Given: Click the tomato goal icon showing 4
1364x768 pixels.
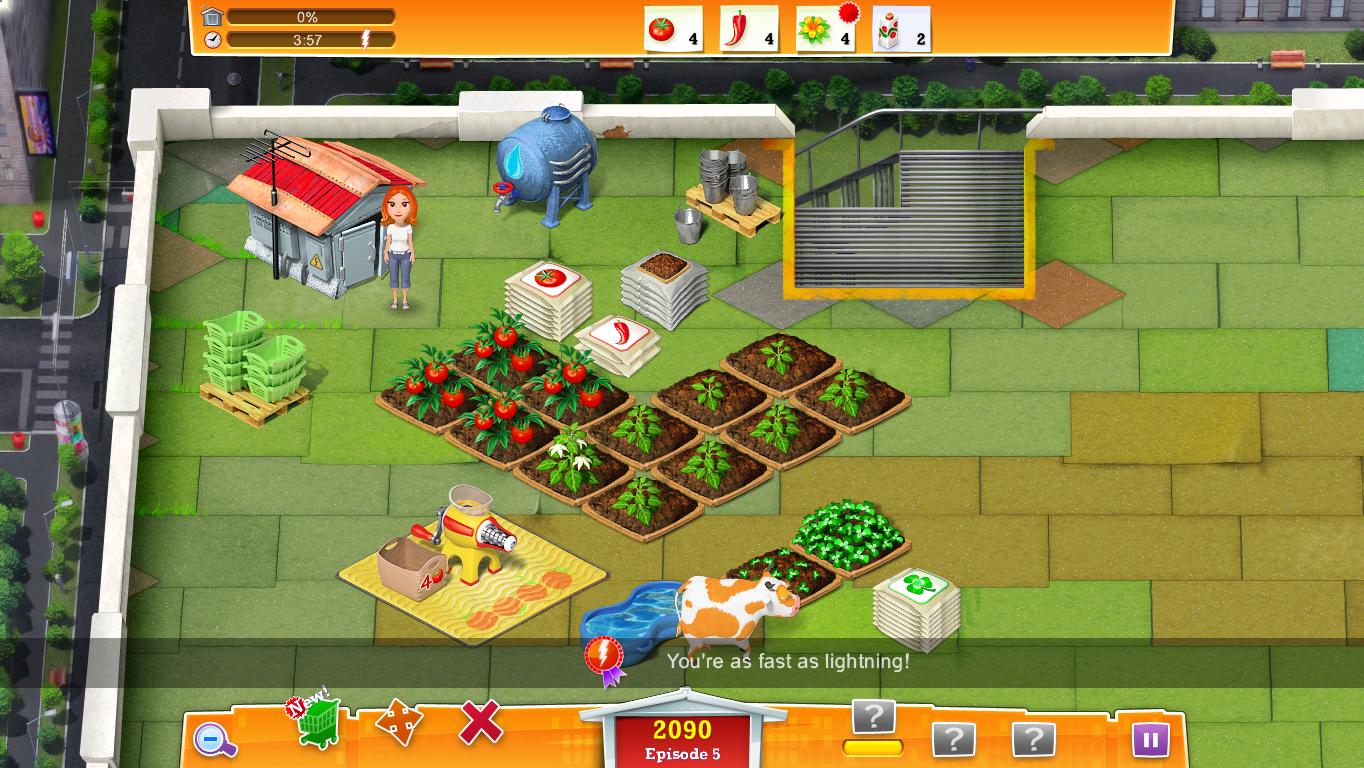Looking at the screenshot, I should click(674, 29).
